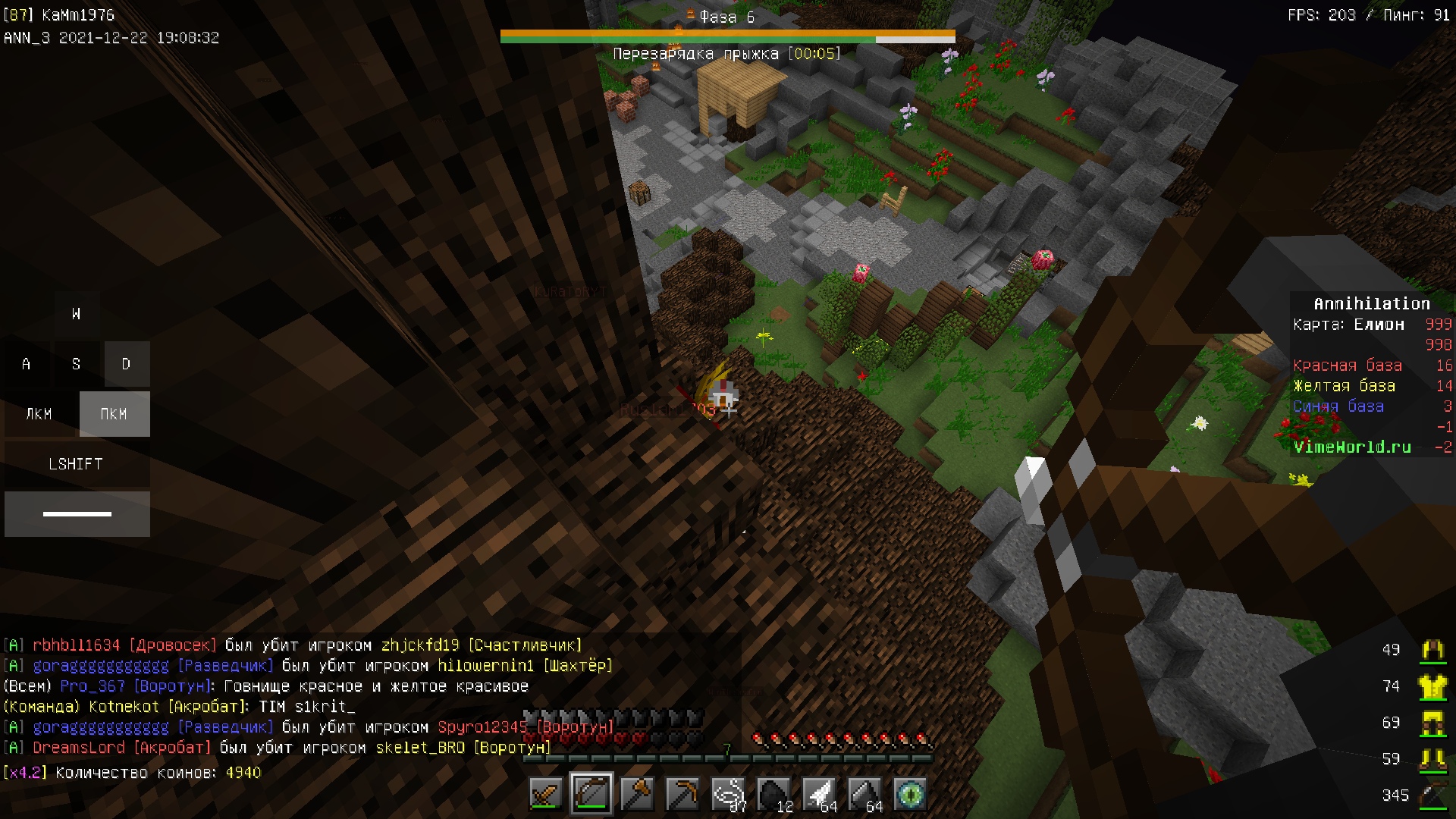The height and width of the screenshot is (819, 1456).
Task: Pick the string stack in the hotbar
Action: tap(728, 794)
